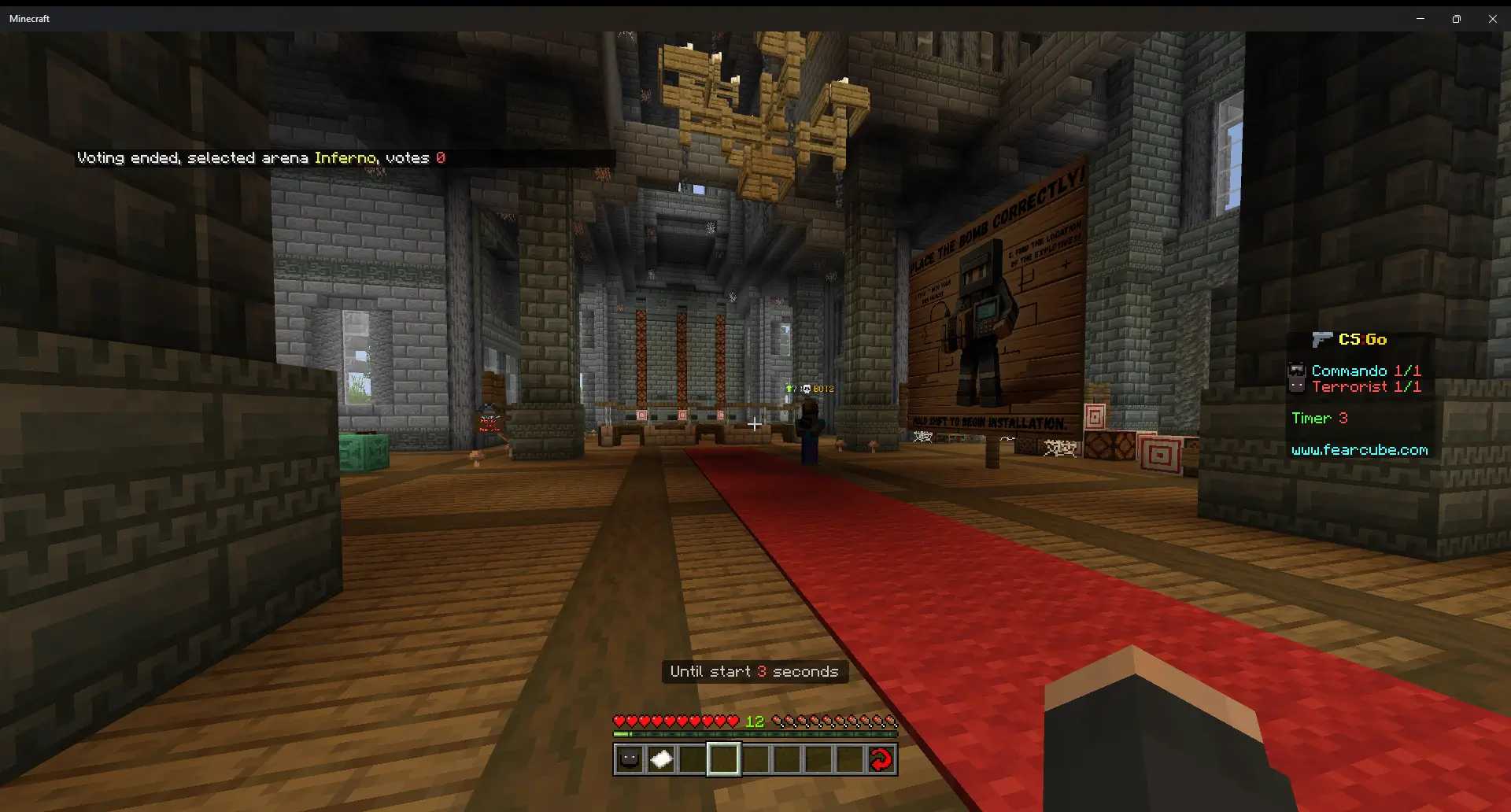Image resolution: width=1511 pixels, height=812 pixels.
Task: Minimize the Minecraft window
Action: (x=1420, y=19)
